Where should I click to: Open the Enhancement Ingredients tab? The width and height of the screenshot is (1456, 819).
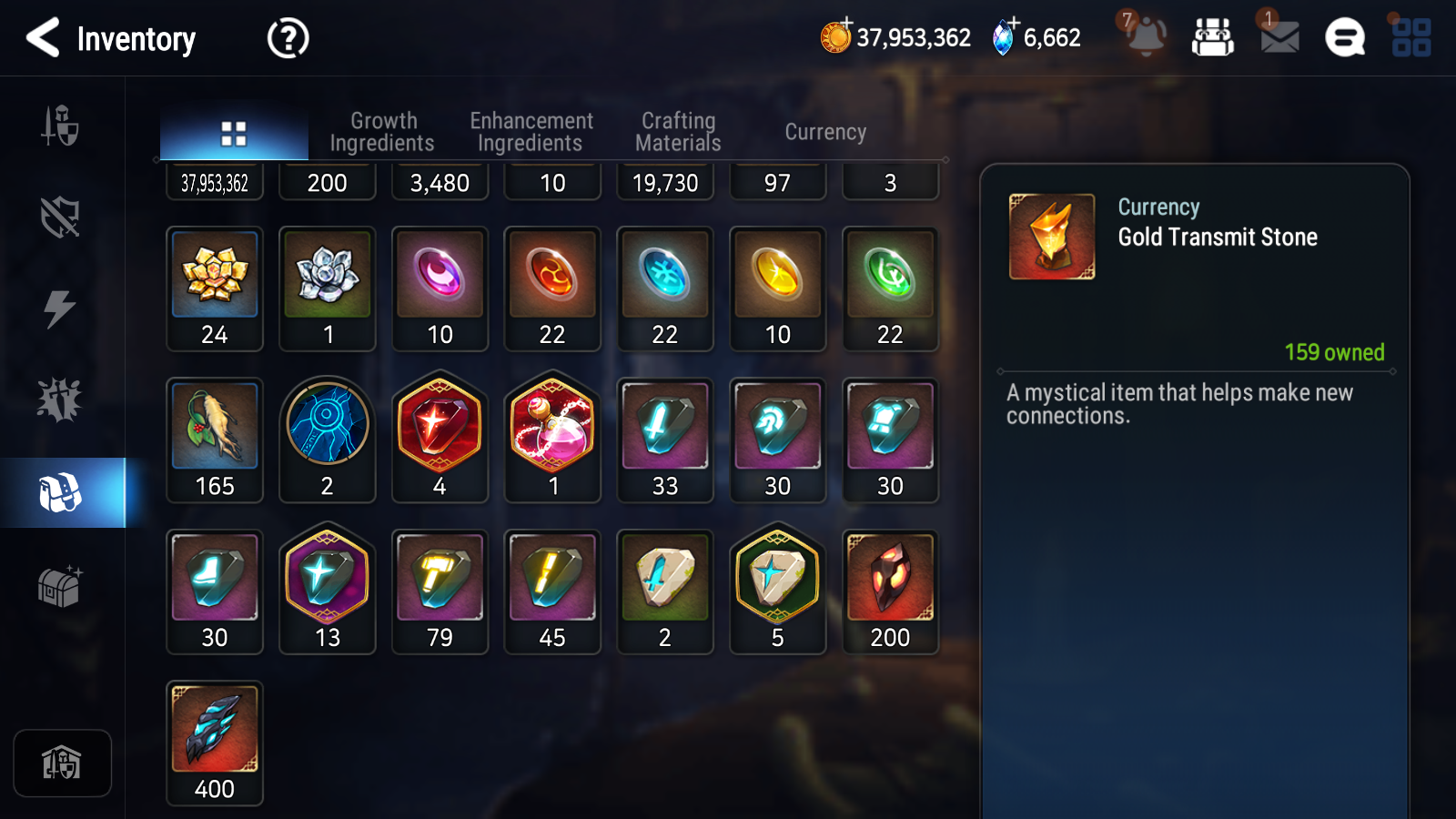pos(531,132)
